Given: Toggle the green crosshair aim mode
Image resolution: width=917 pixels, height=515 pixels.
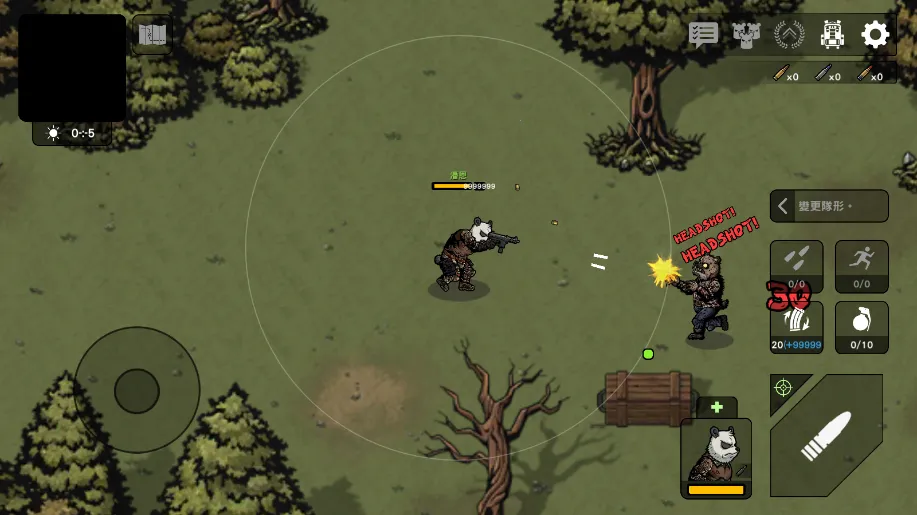Looking at the screenshot, I should 783,387.
